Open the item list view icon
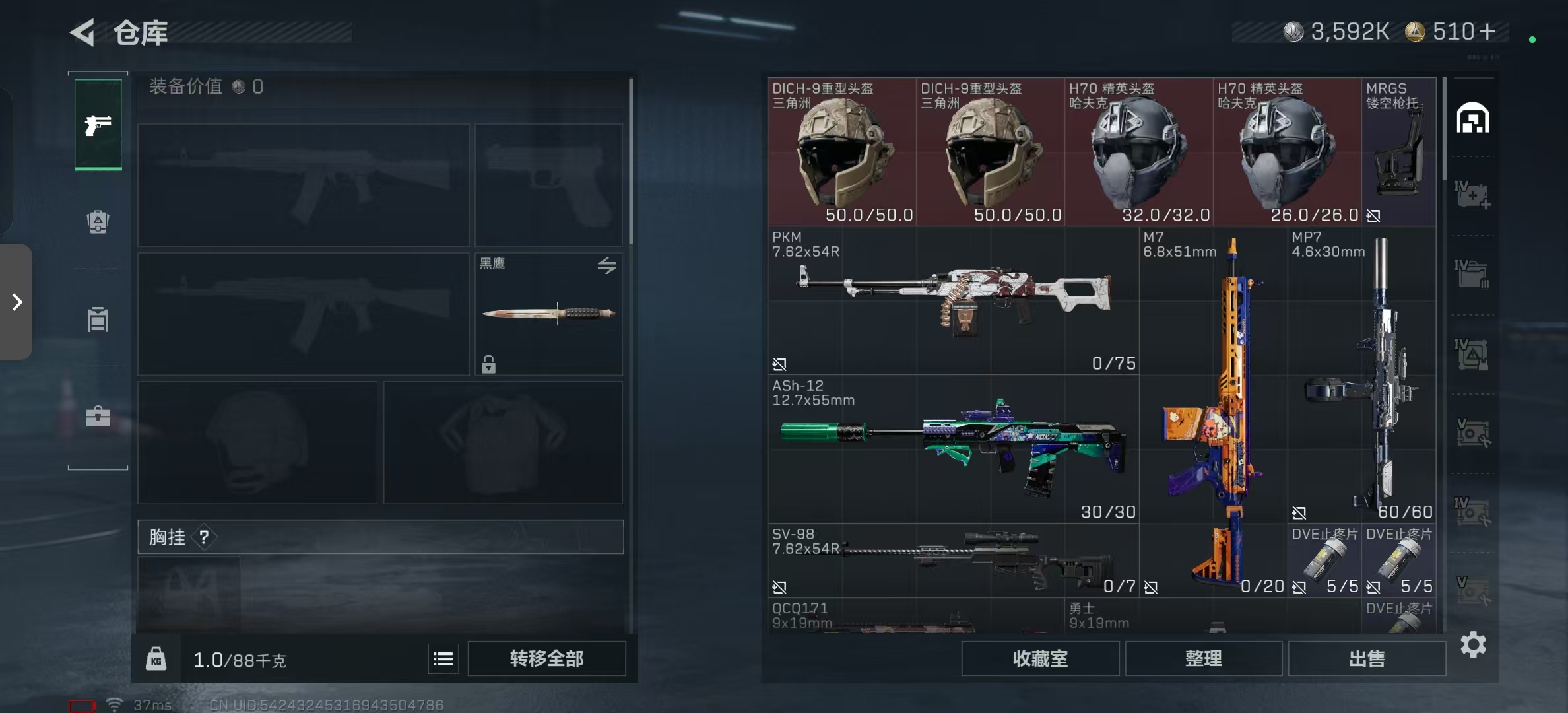This screenshot has width=1568, height=713. 443,658
